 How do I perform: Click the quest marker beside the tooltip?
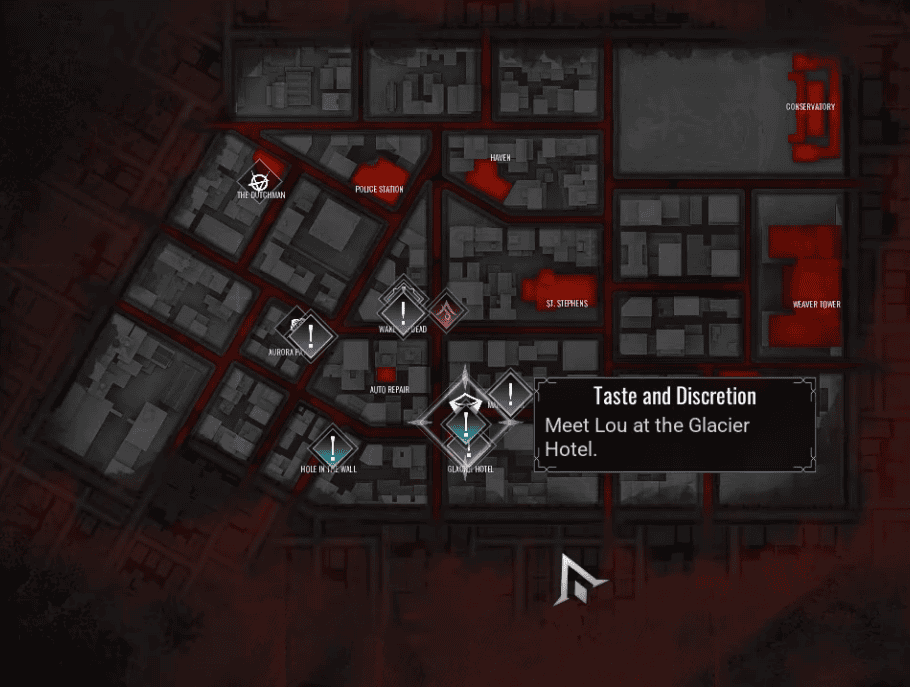(511, 394)
